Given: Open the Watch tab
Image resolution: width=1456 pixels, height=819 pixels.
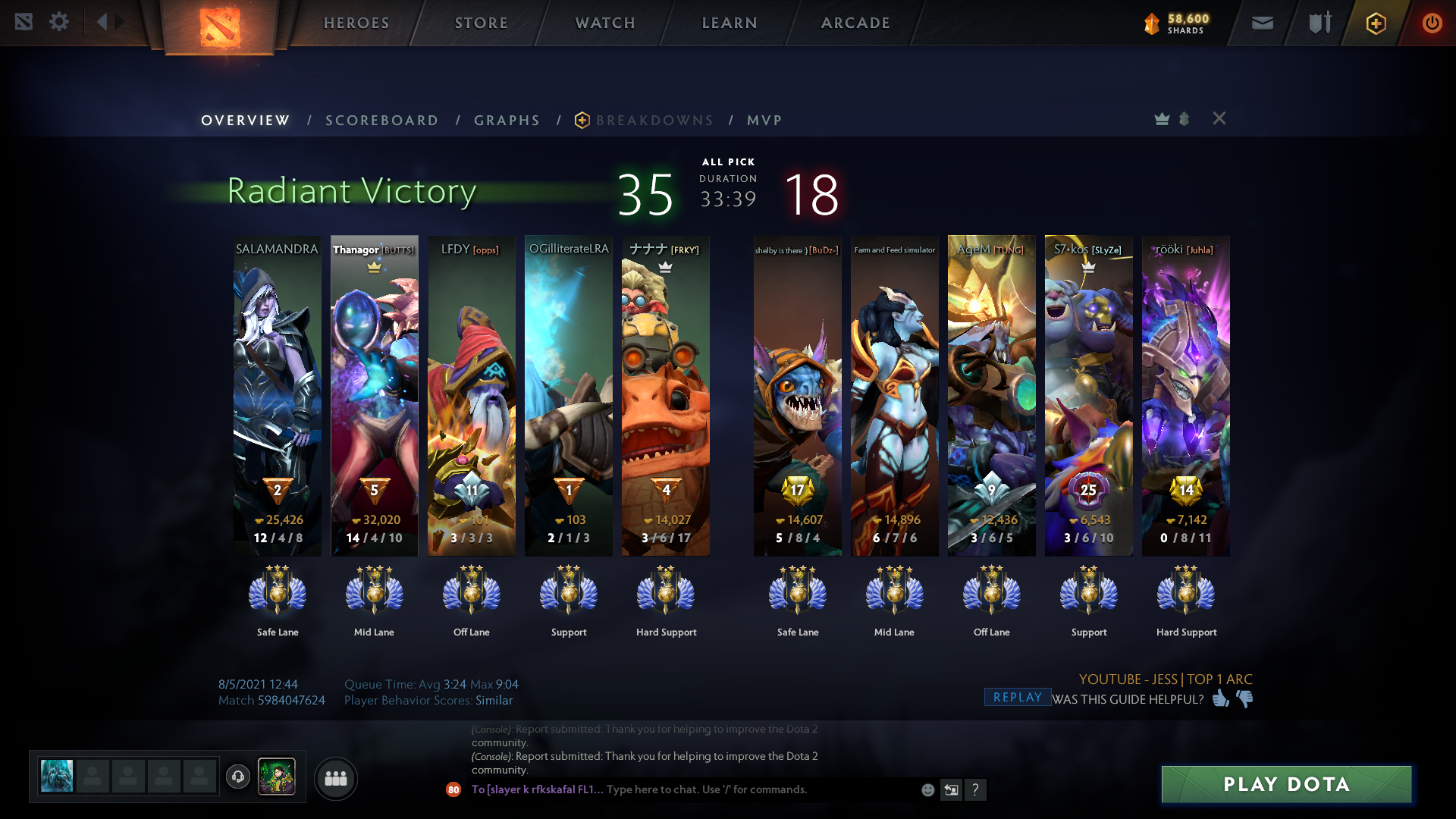Looking at the screenshot, I should 605,23.
